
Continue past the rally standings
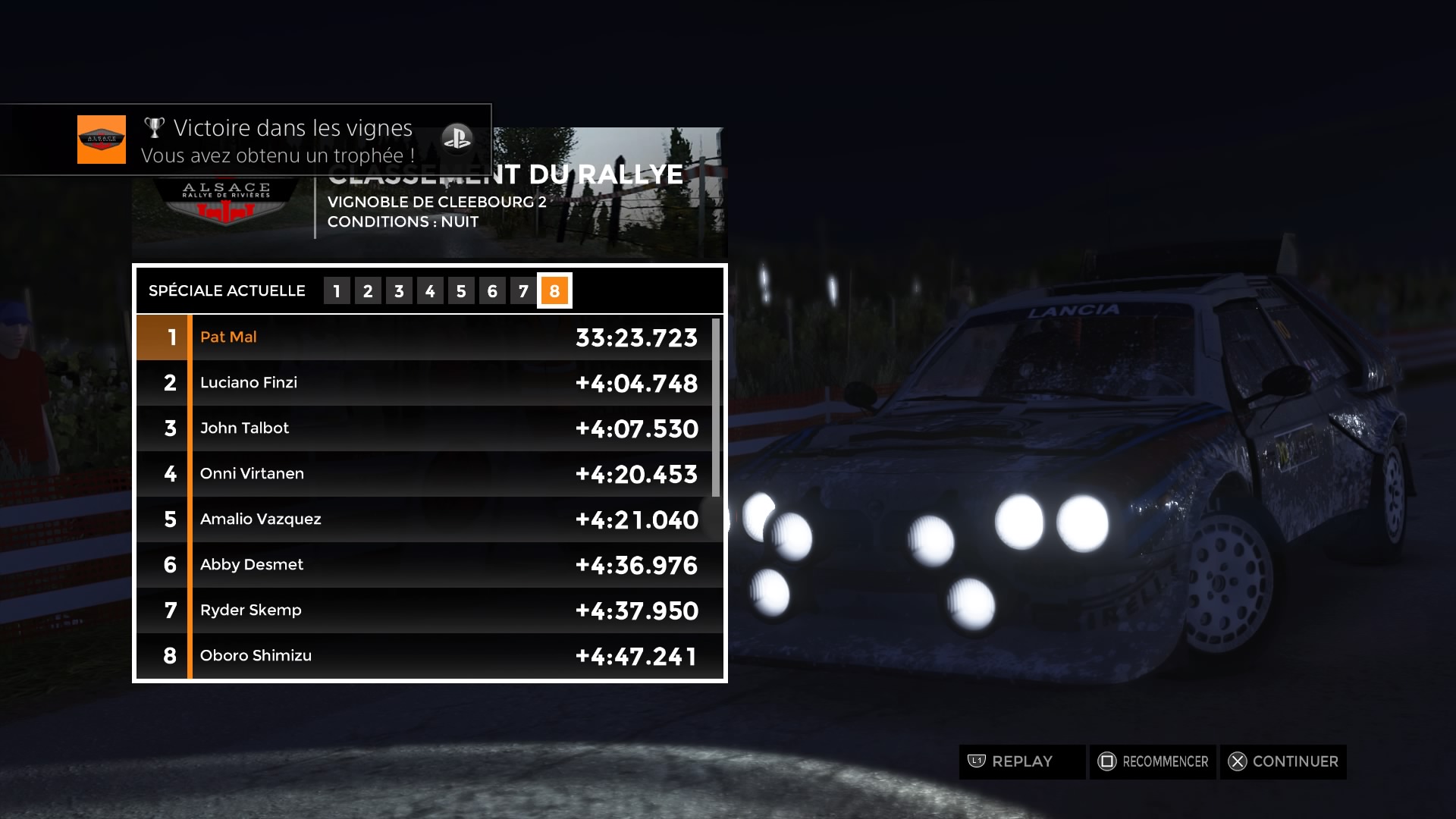(1283, 761)
